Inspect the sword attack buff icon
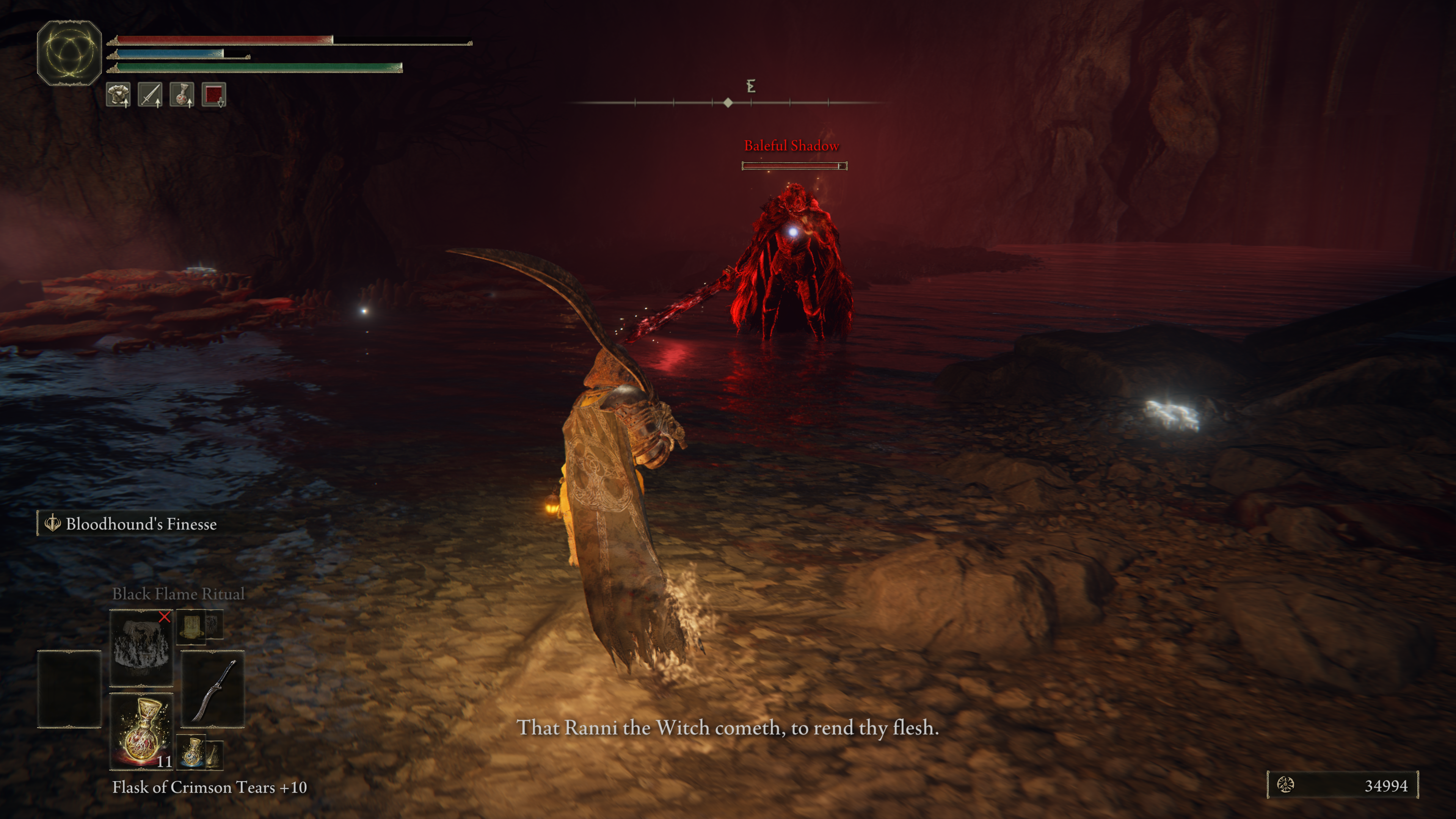The width and height of the screenshot is (1456, 819). click(150, 94)
